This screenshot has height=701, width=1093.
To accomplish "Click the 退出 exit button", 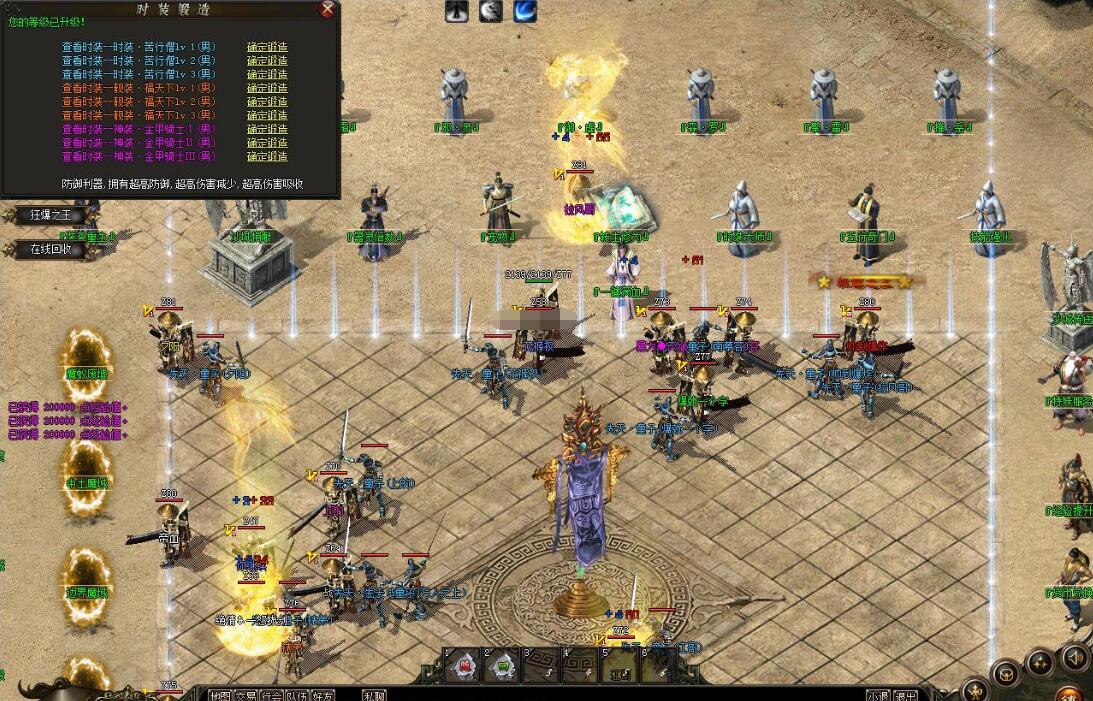I will [x=906, y=695].
